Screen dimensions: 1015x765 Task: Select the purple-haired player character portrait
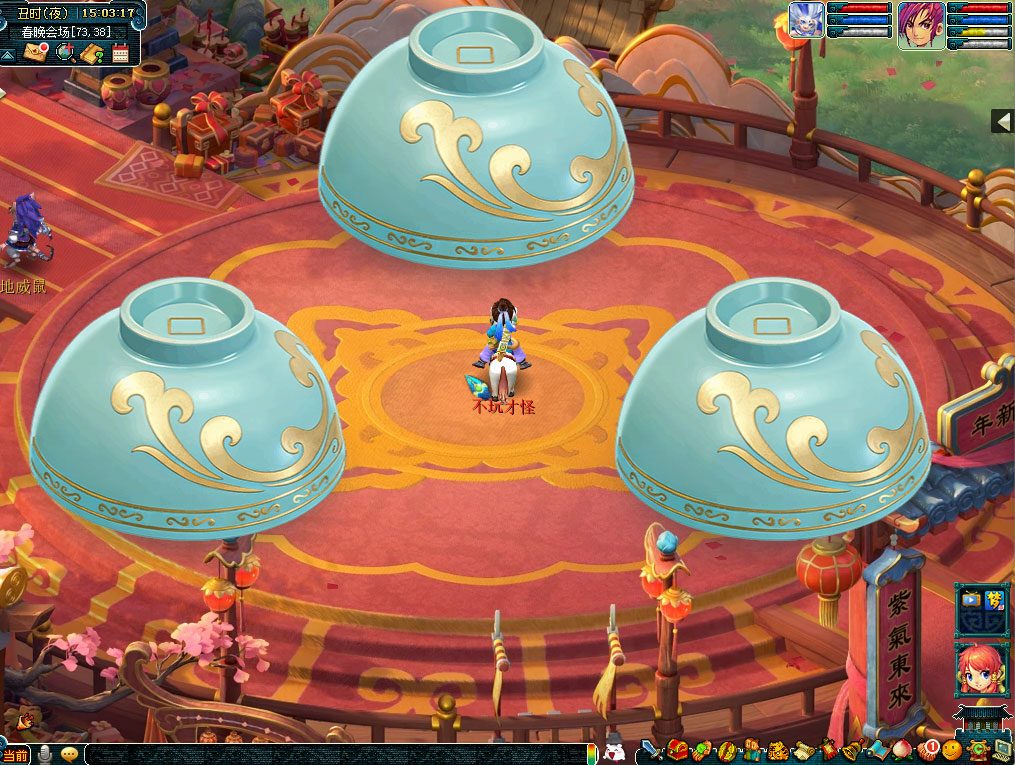920,24
